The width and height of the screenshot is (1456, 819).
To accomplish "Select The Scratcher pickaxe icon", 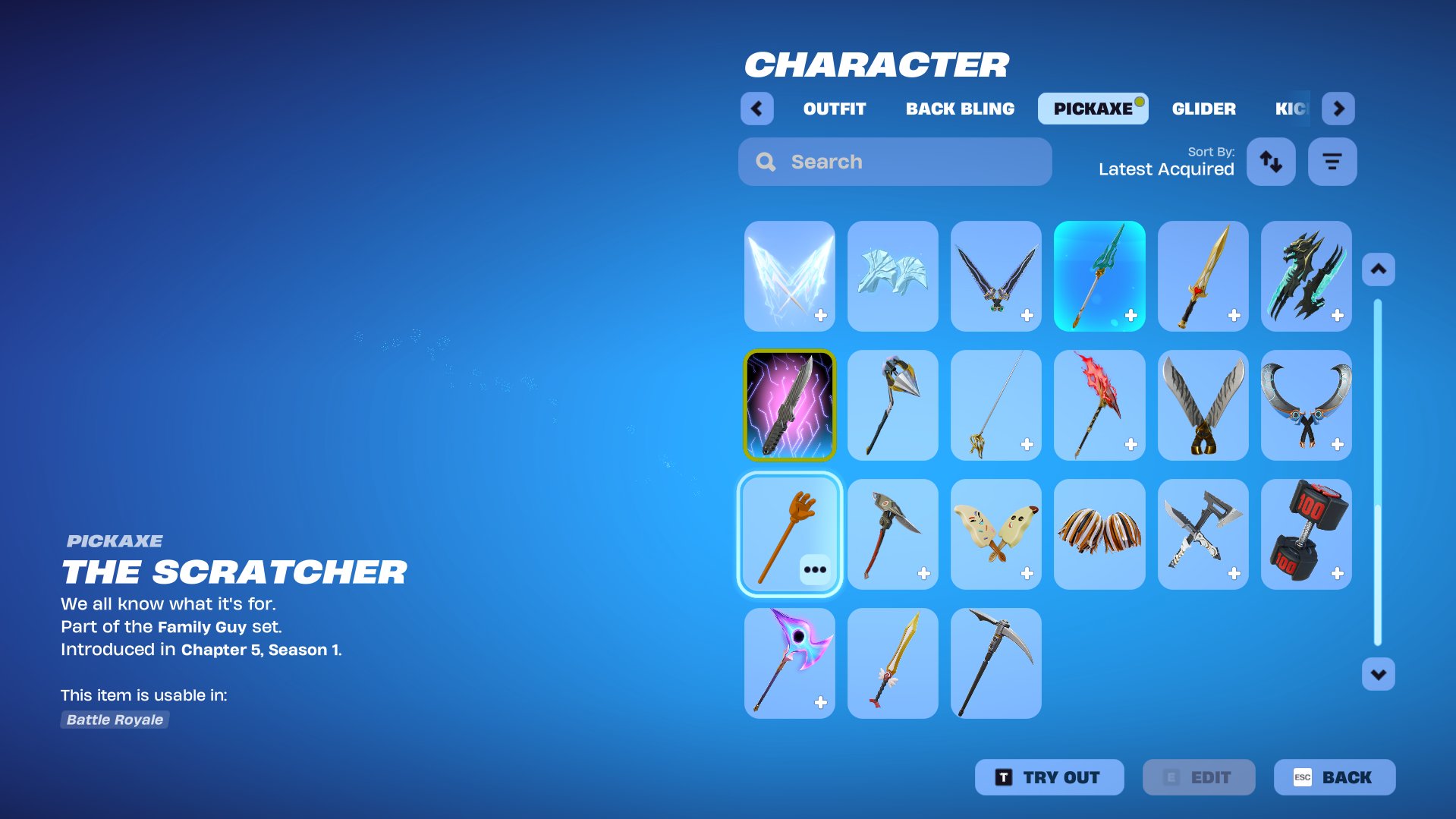I will (788, 533).
